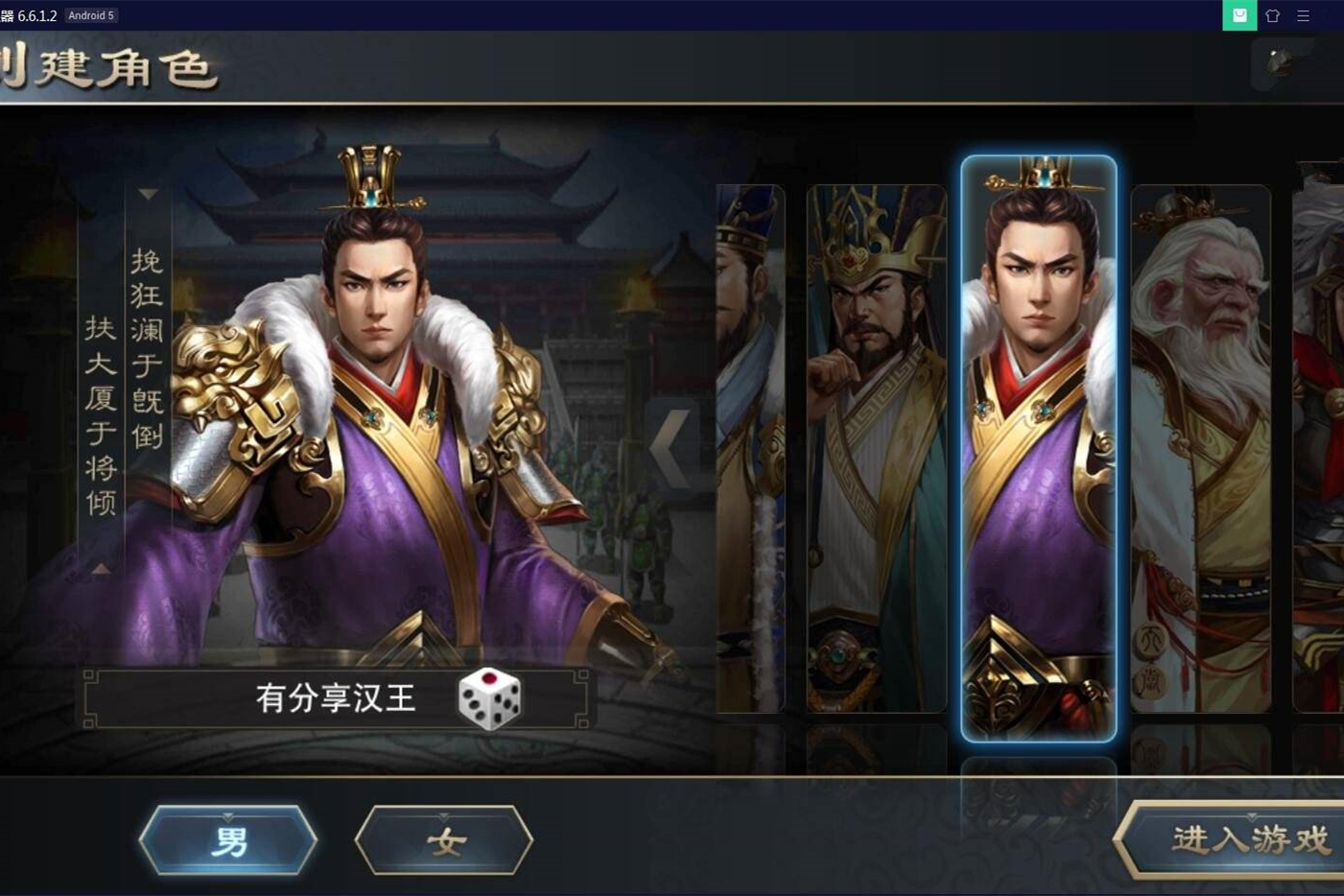1344x896 pixels.
Task: Click the small icon at the game screen's top-right
Action: click(1274, 64)
